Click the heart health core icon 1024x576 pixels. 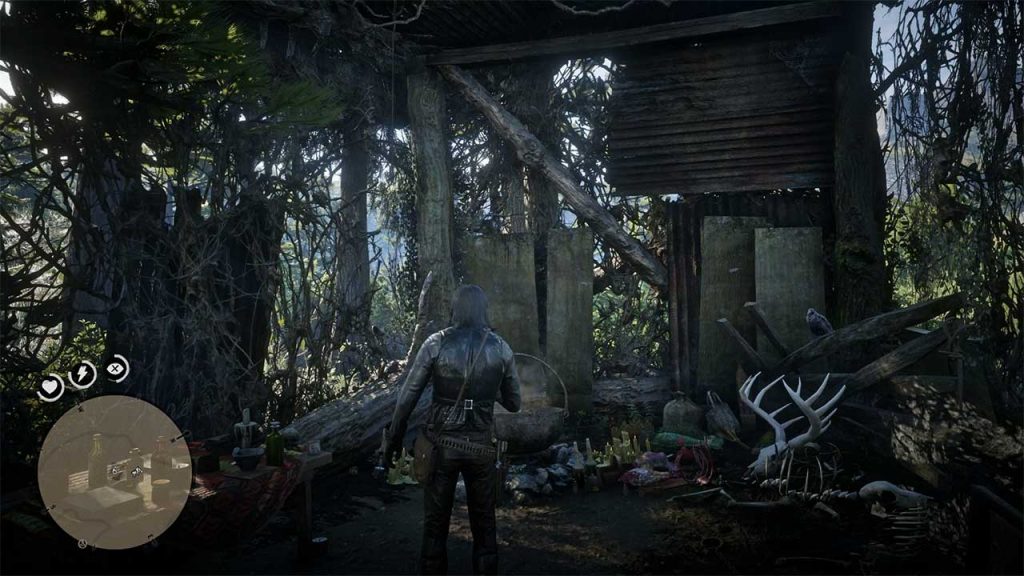50,386
